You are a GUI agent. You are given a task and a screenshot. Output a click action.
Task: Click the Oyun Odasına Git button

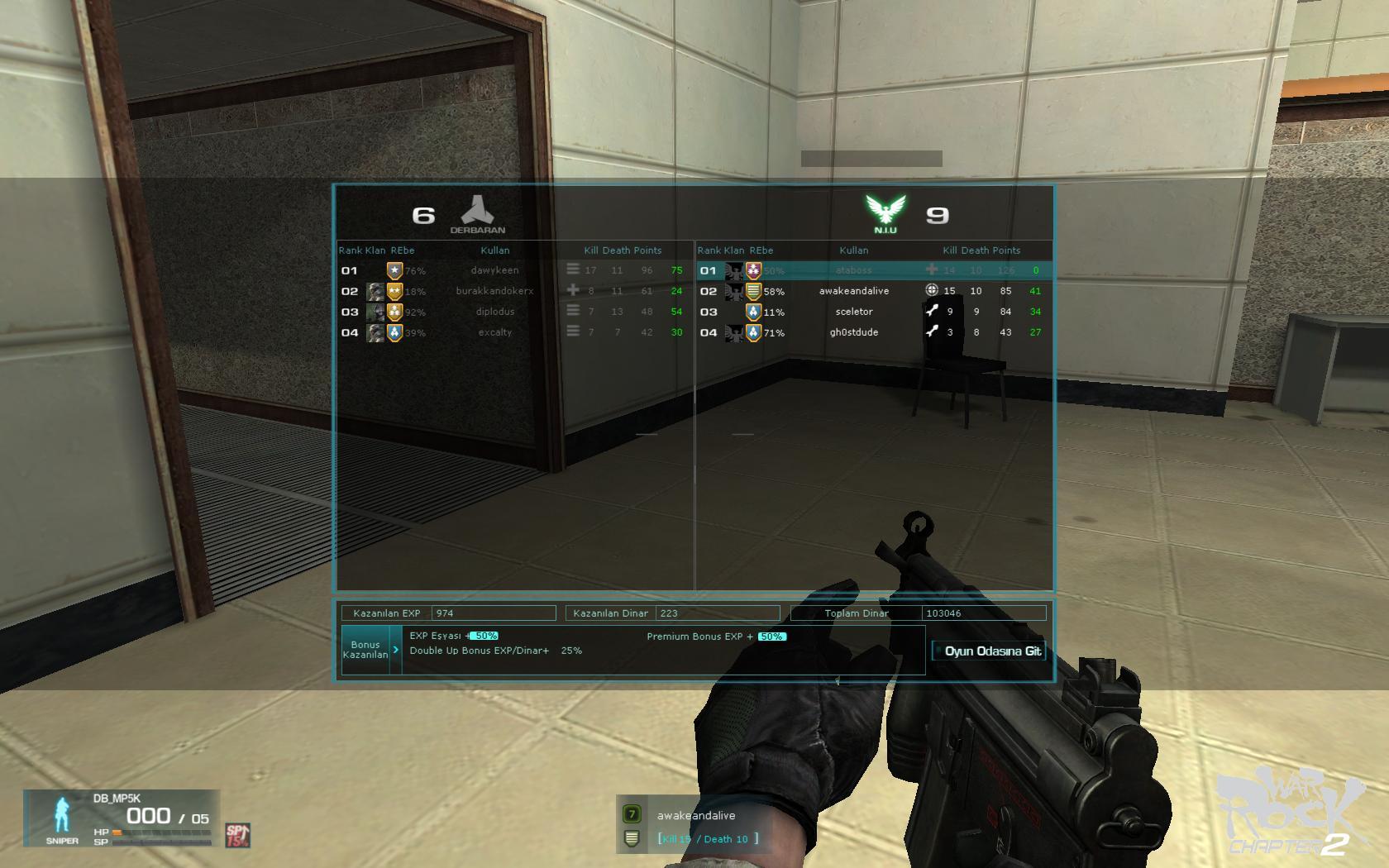(x=989, y=651)
